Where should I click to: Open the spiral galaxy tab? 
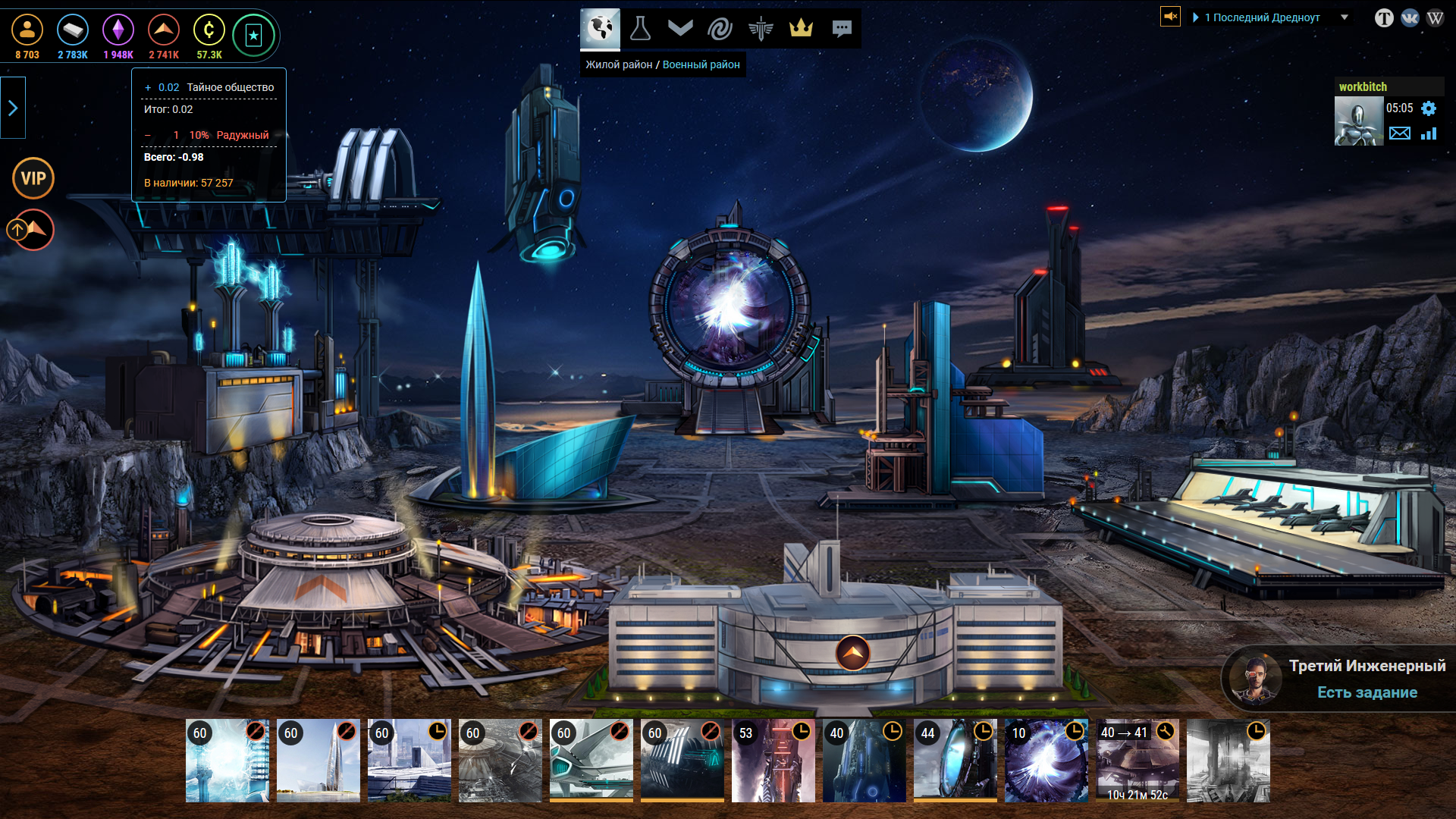[x=720, y=29]
